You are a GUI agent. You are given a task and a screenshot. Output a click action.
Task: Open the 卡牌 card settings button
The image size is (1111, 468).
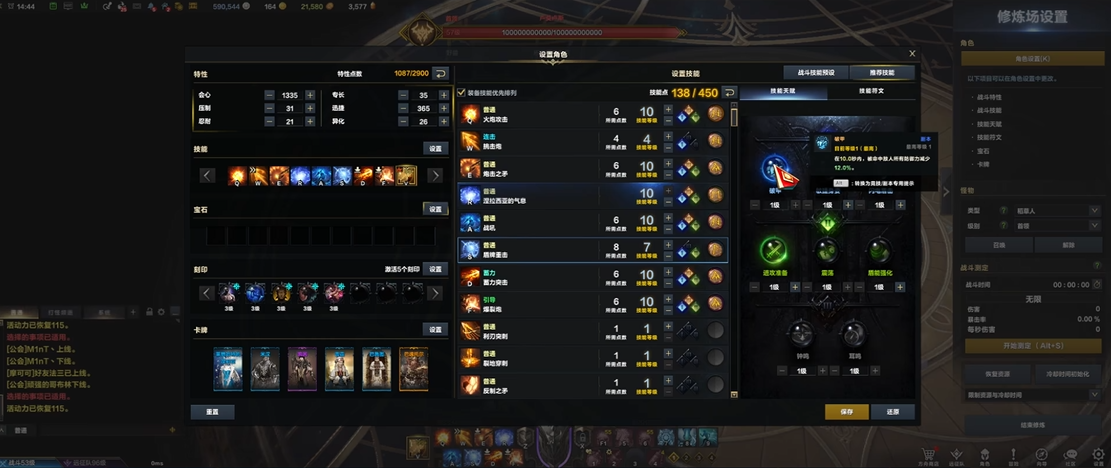point(435,330)
